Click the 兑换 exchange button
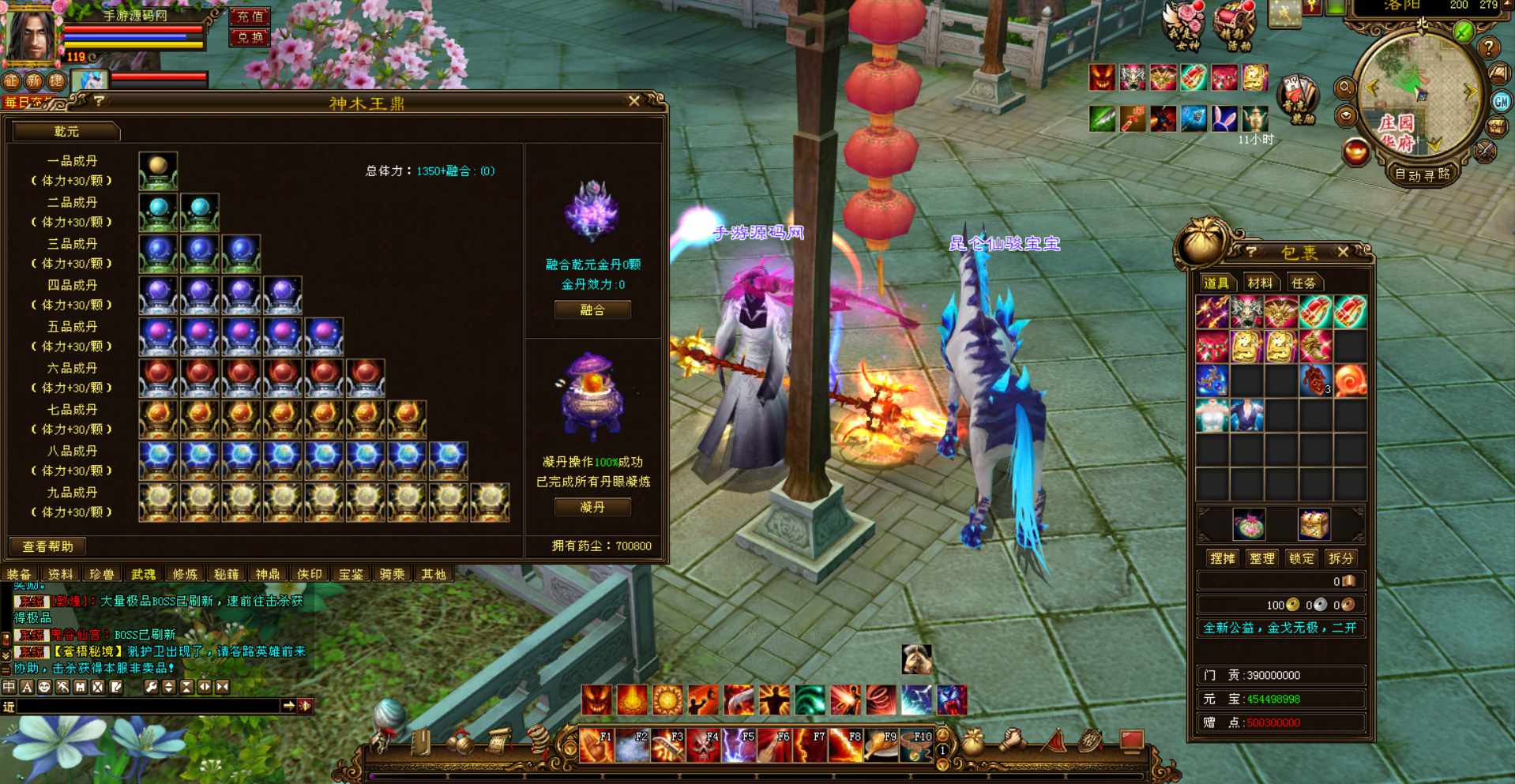This screenshot has width=1515, height=784. coord(250,37)
